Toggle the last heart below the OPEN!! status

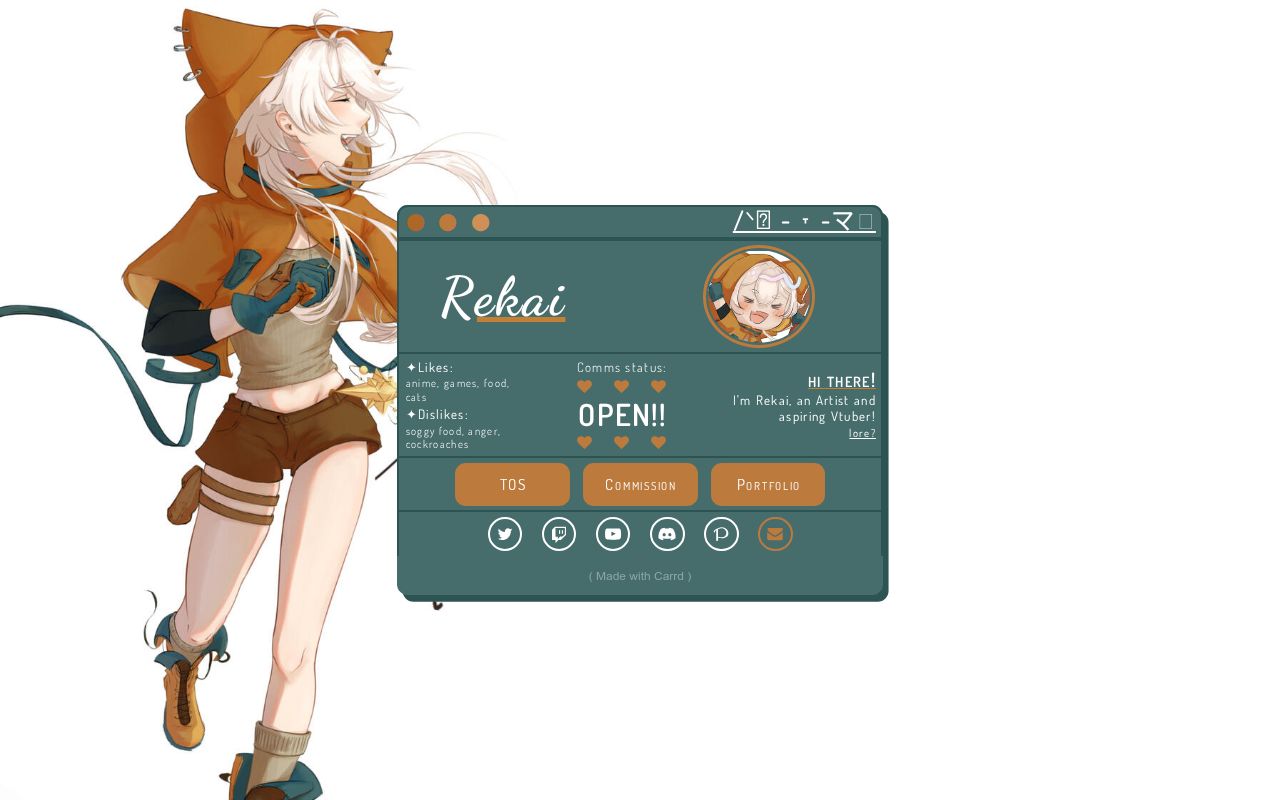[x=658, y=442]
